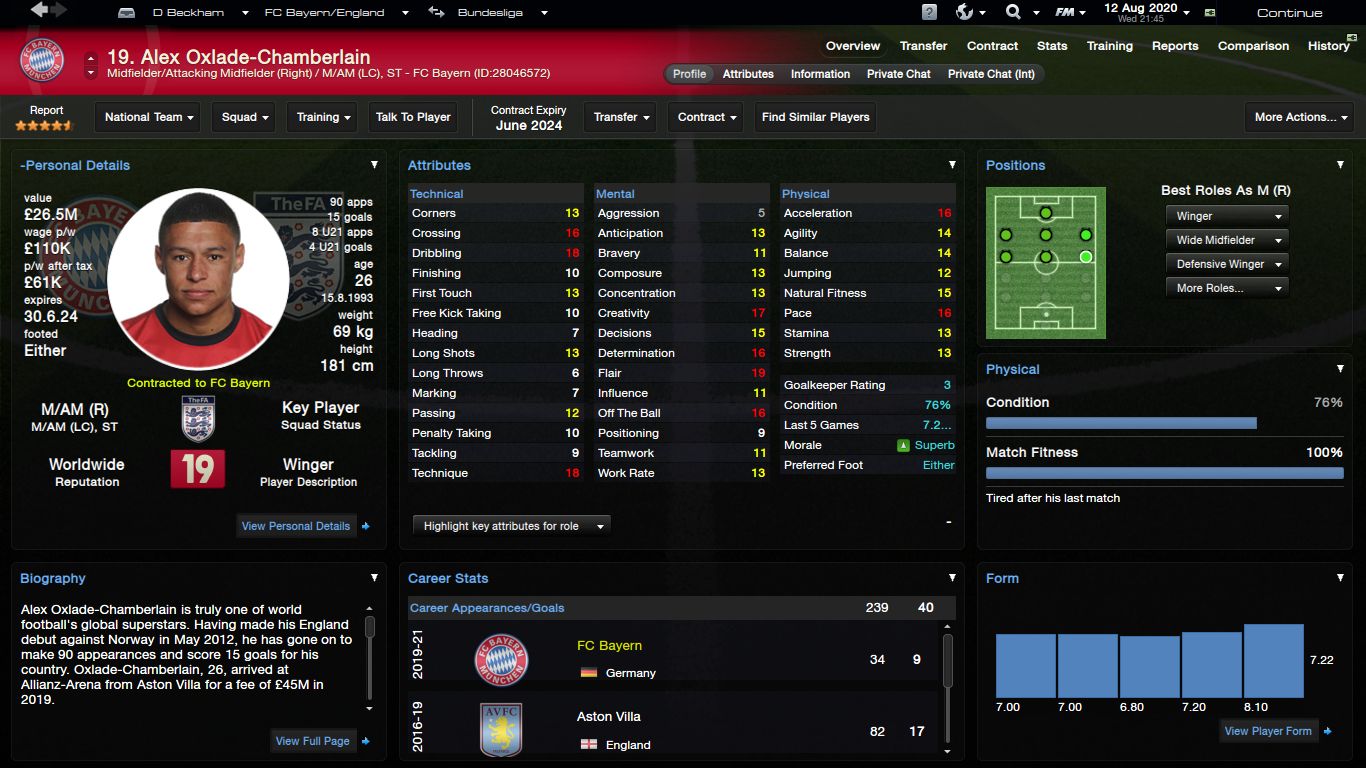Open the View Player Form link
The width and height of the screenshot is (1366, 768).
pos(1267,731)
